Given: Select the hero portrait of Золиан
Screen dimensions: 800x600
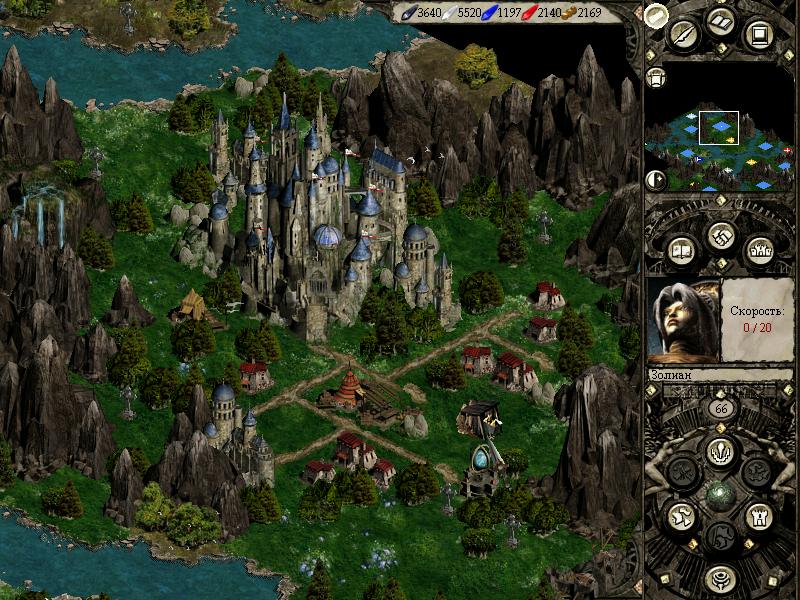Looking at the screenshot, I should coord(685,320).
